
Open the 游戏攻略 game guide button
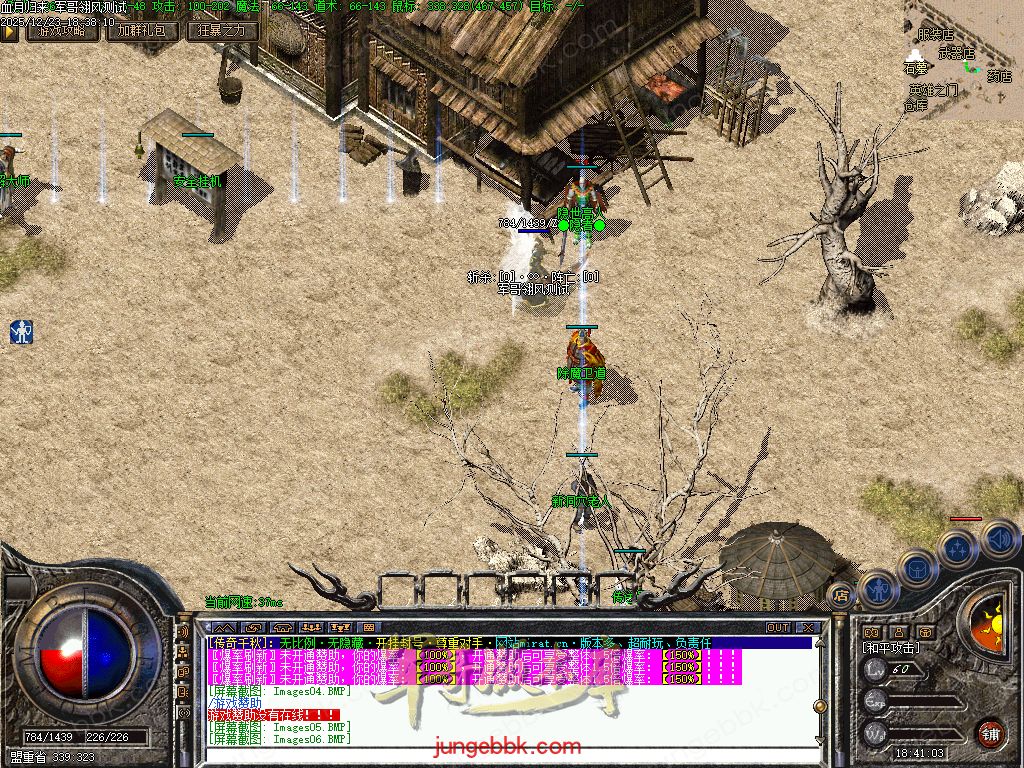[x=62, y=31]
